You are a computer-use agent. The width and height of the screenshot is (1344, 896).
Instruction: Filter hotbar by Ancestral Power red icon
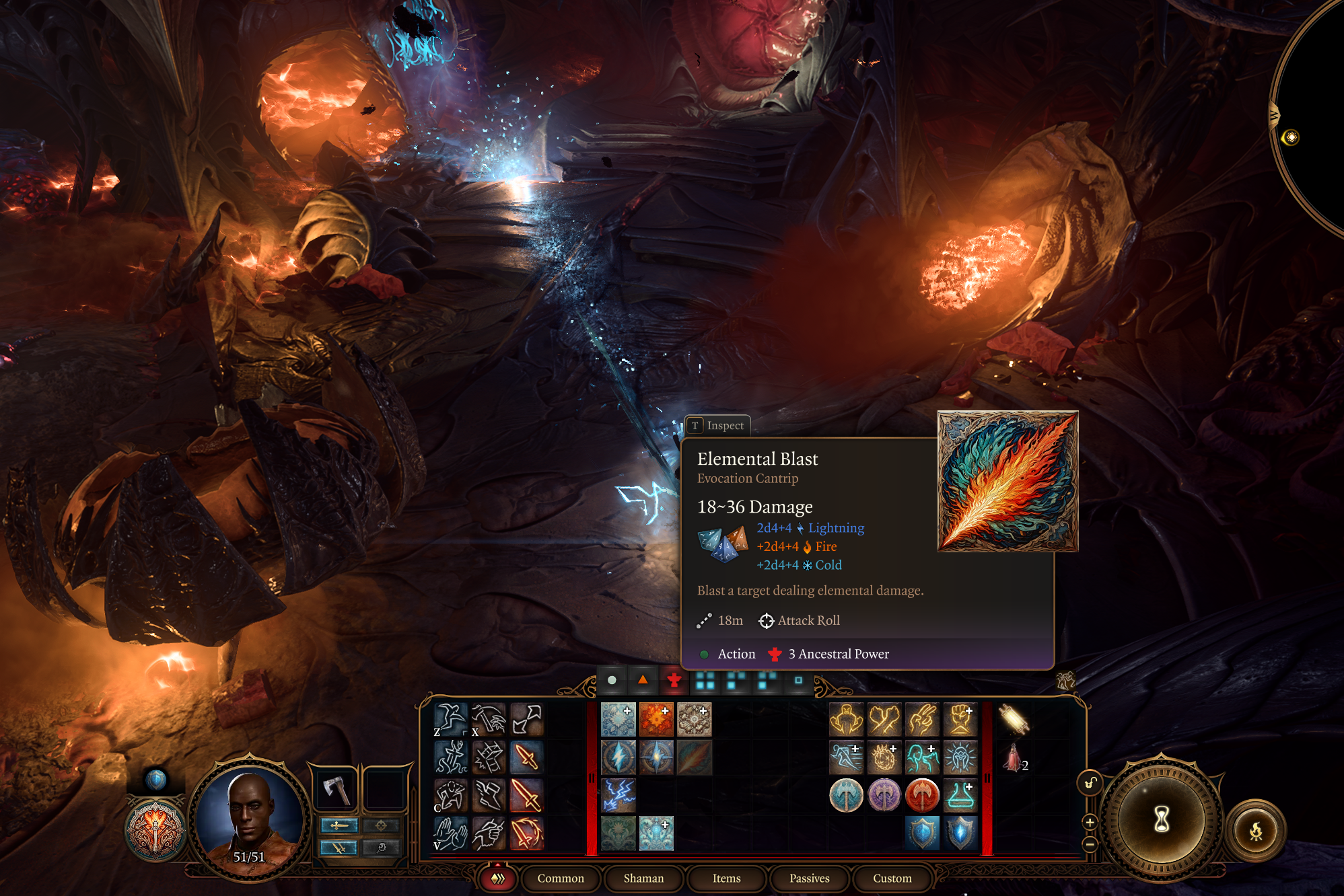click(x=674, y=680)
